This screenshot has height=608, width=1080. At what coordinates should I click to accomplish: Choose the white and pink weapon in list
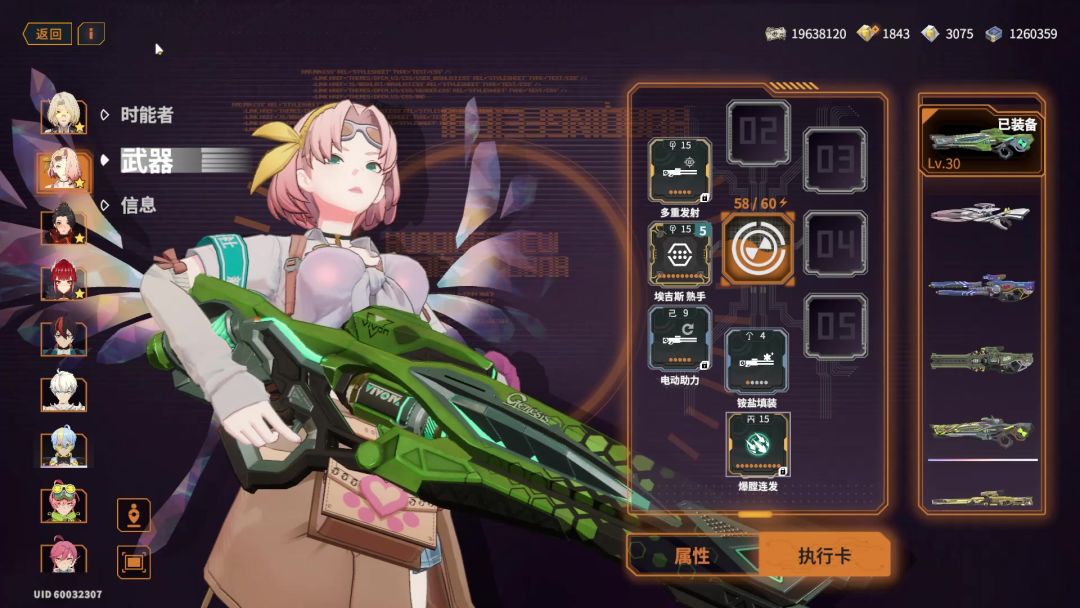(981, 213)
